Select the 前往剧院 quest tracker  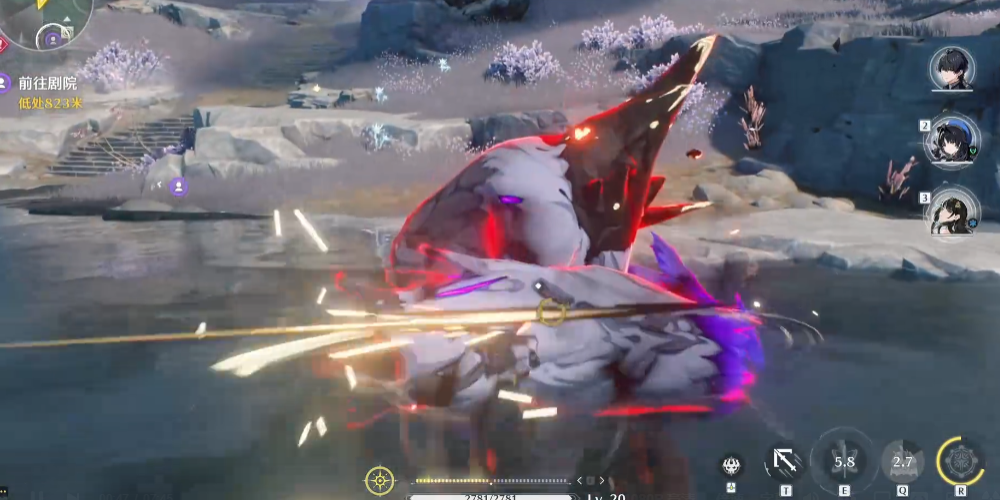click(x=47, y=84)
